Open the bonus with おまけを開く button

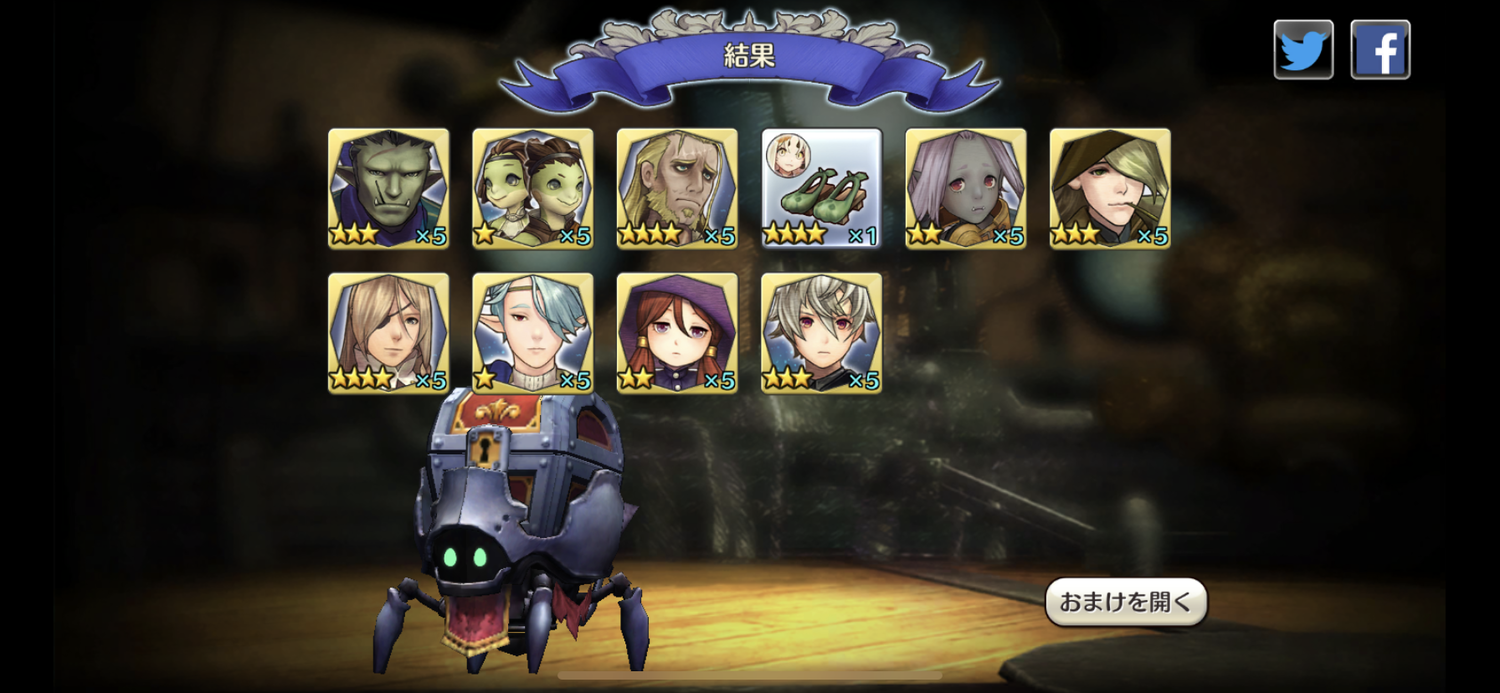1126,602
